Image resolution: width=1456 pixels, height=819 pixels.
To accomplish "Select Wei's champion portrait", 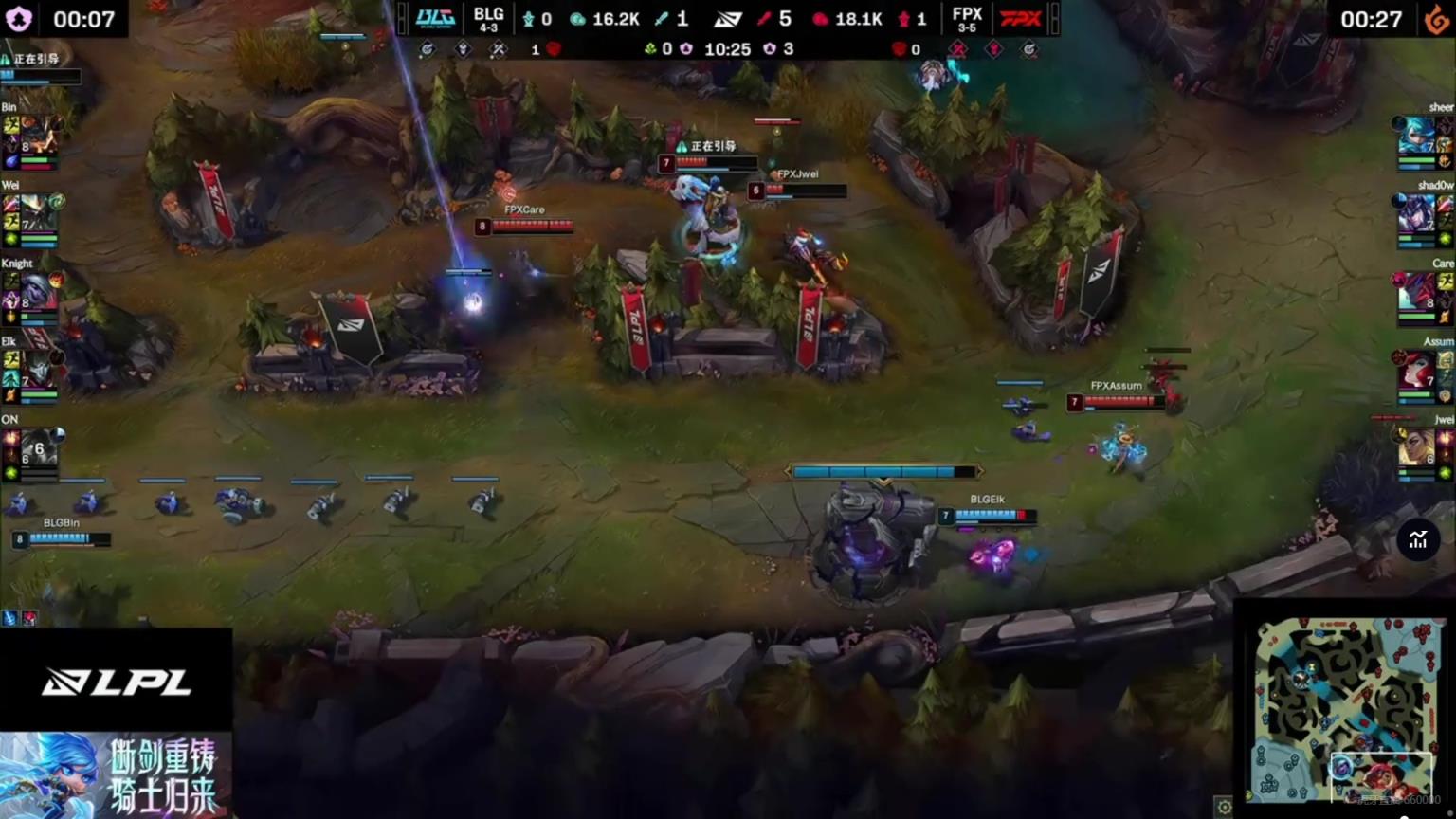I will (38, 213).
